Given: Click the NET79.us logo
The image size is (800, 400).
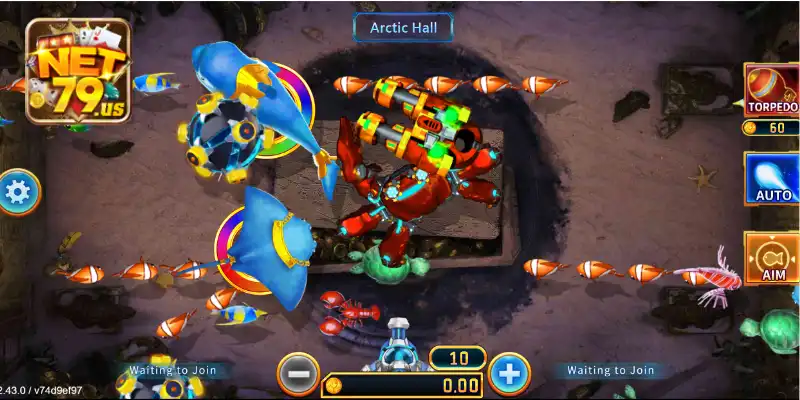Looking at the screenshot, I should (77, 72).
